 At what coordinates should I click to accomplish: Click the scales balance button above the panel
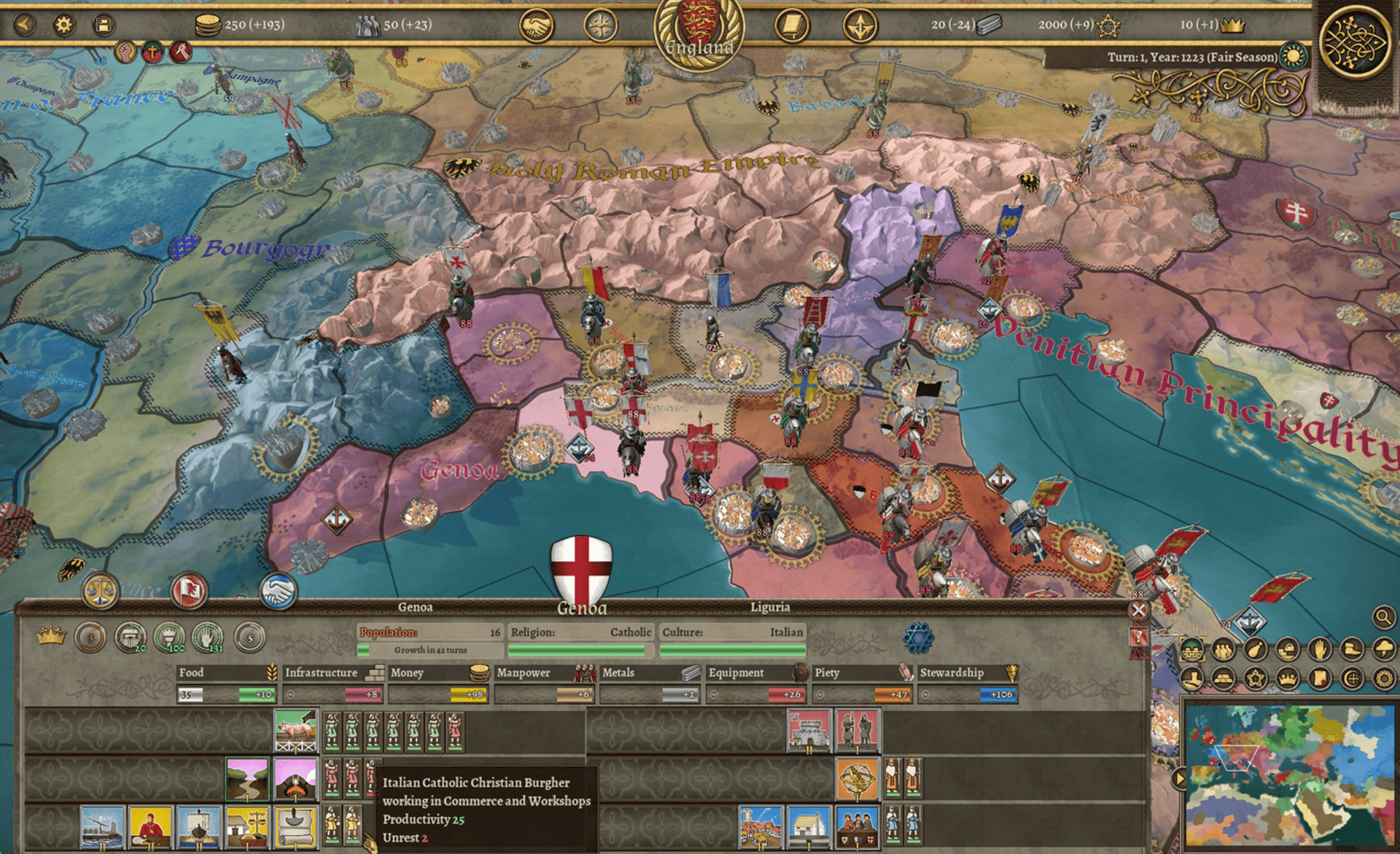[101, 591]
